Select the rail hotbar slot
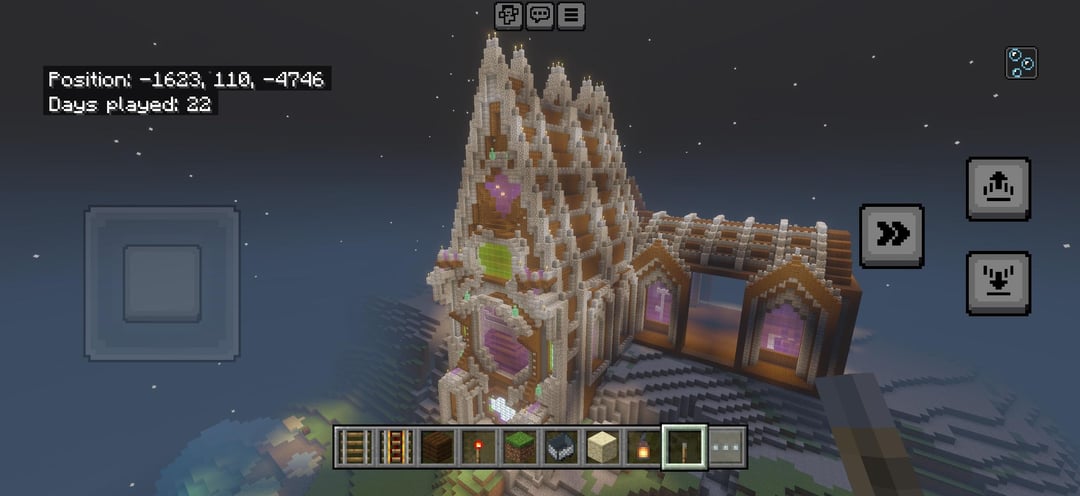Image resolution: width=1080 pixels, height=496 pixels. pyautogui.click(x=353, y=447)
